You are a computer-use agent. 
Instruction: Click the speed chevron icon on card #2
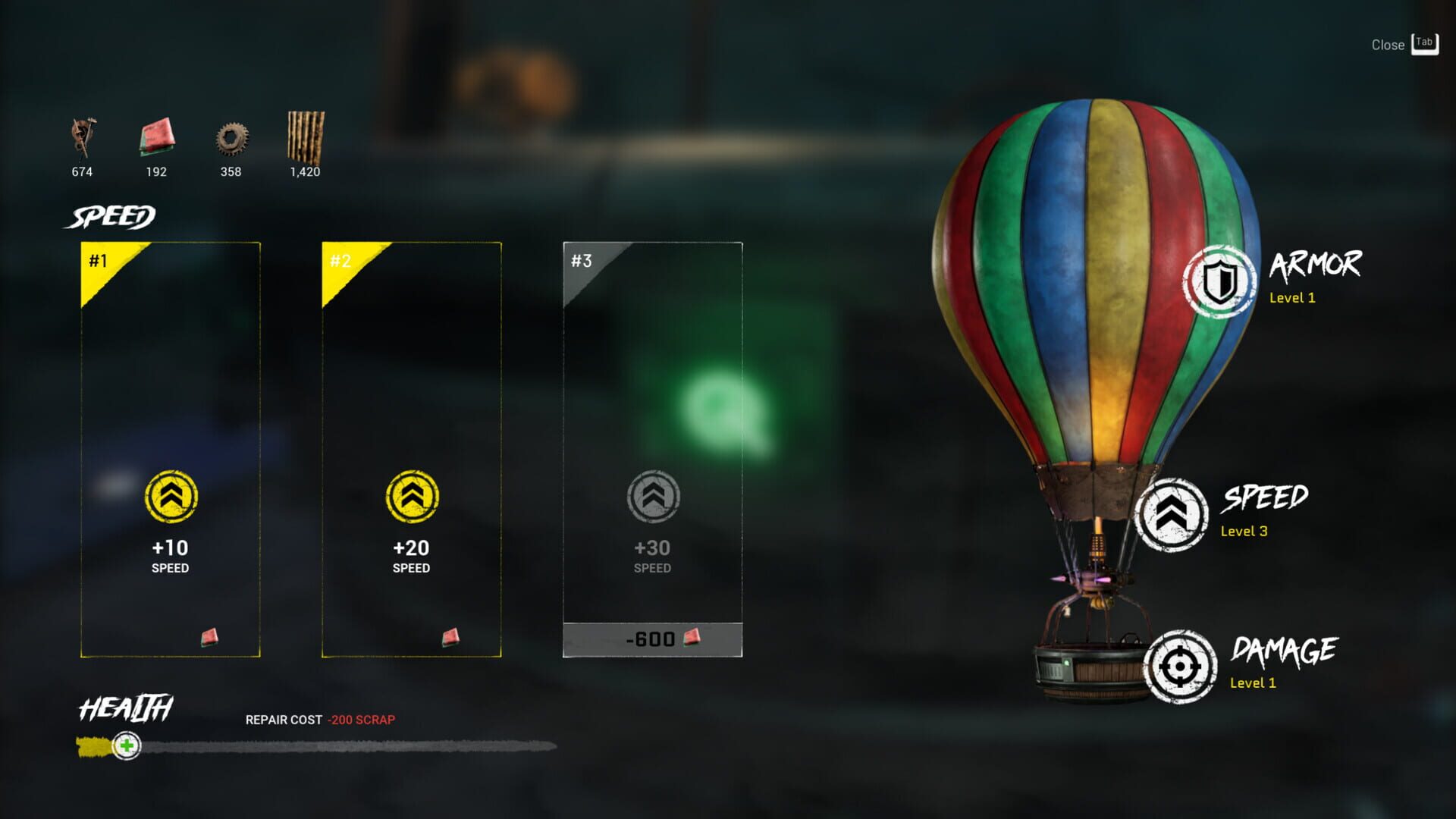[x=411, y=497]
